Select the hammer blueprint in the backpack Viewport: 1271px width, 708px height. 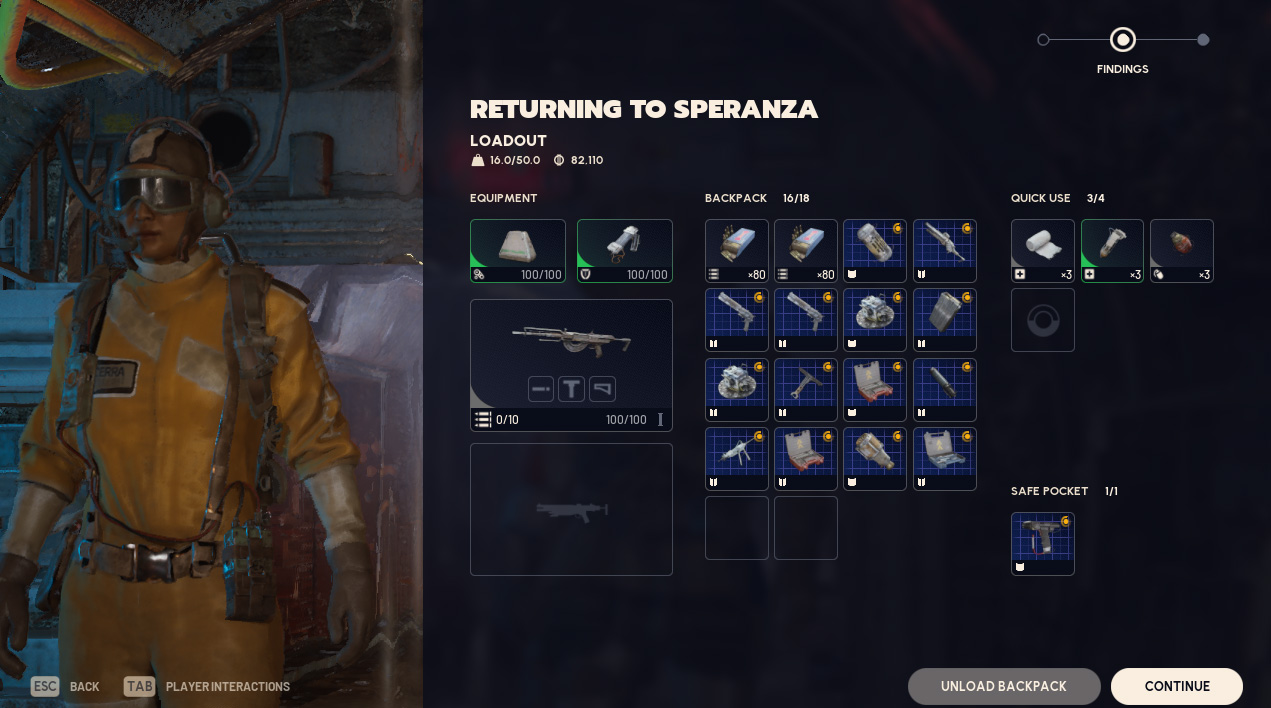pos(806,390)
